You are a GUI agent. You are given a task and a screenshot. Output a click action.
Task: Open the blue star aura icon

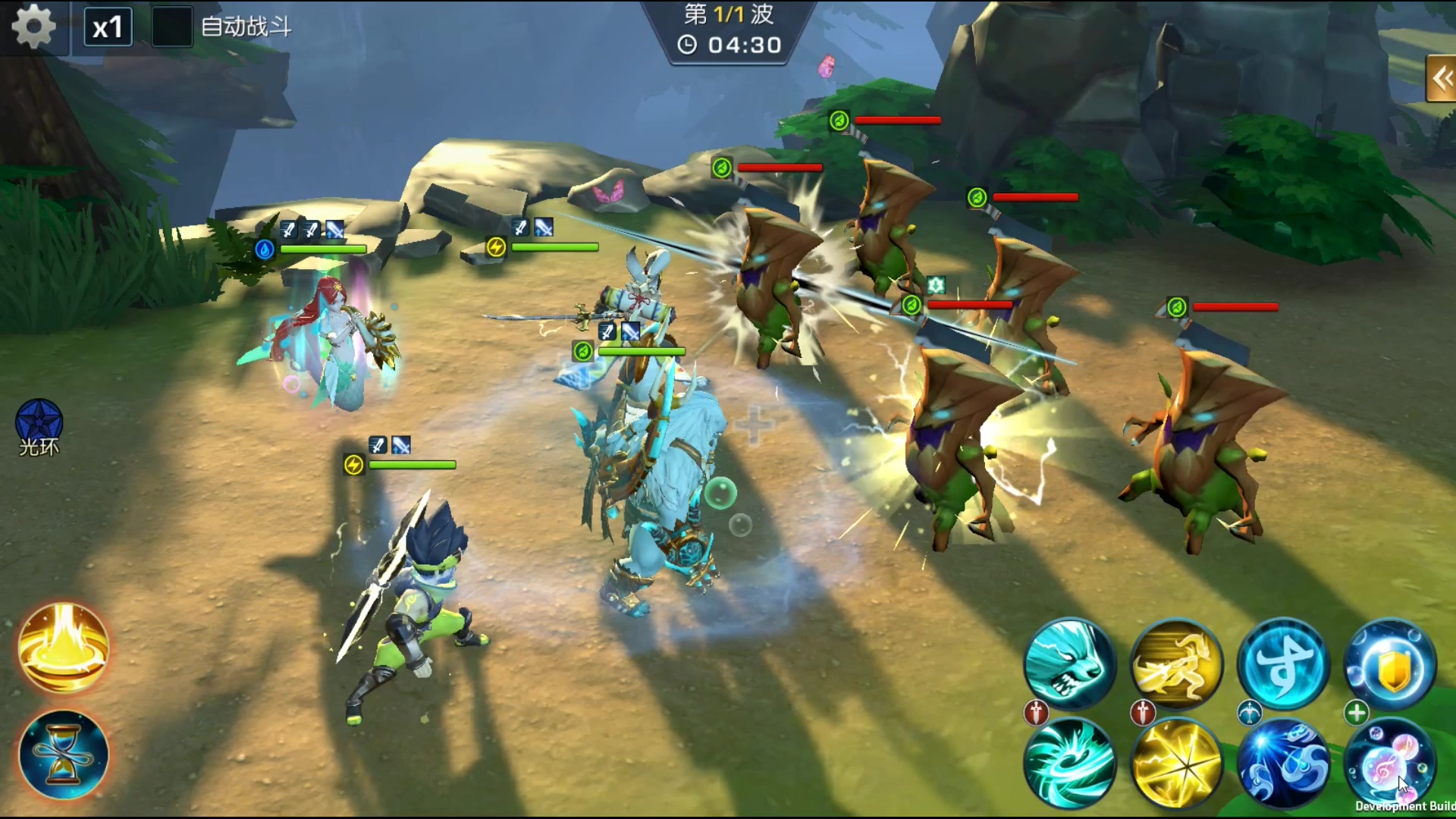click(x=39, y=423)
